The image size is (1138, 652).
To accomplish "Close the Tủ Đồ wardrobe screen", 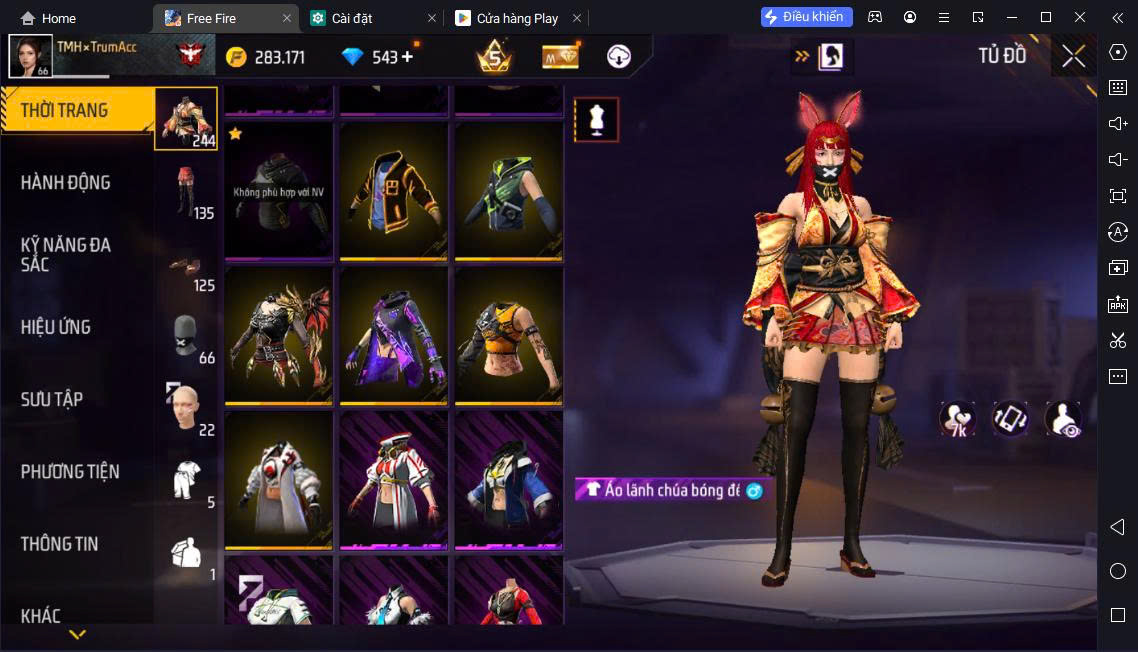I will (1073, 57).
